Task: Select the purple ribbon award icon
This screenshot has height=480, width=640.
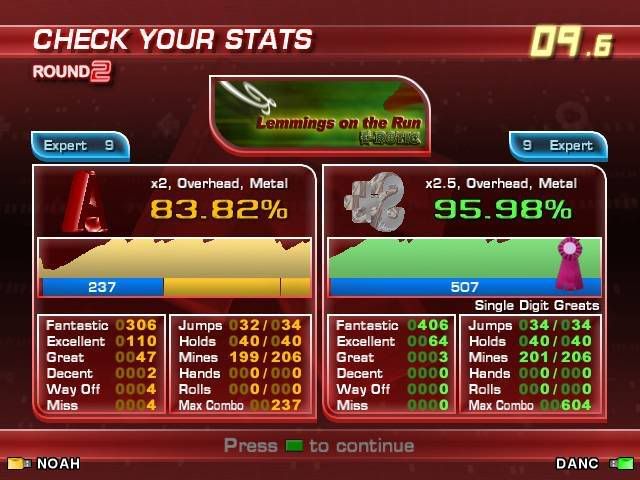Action: (570, 263)
